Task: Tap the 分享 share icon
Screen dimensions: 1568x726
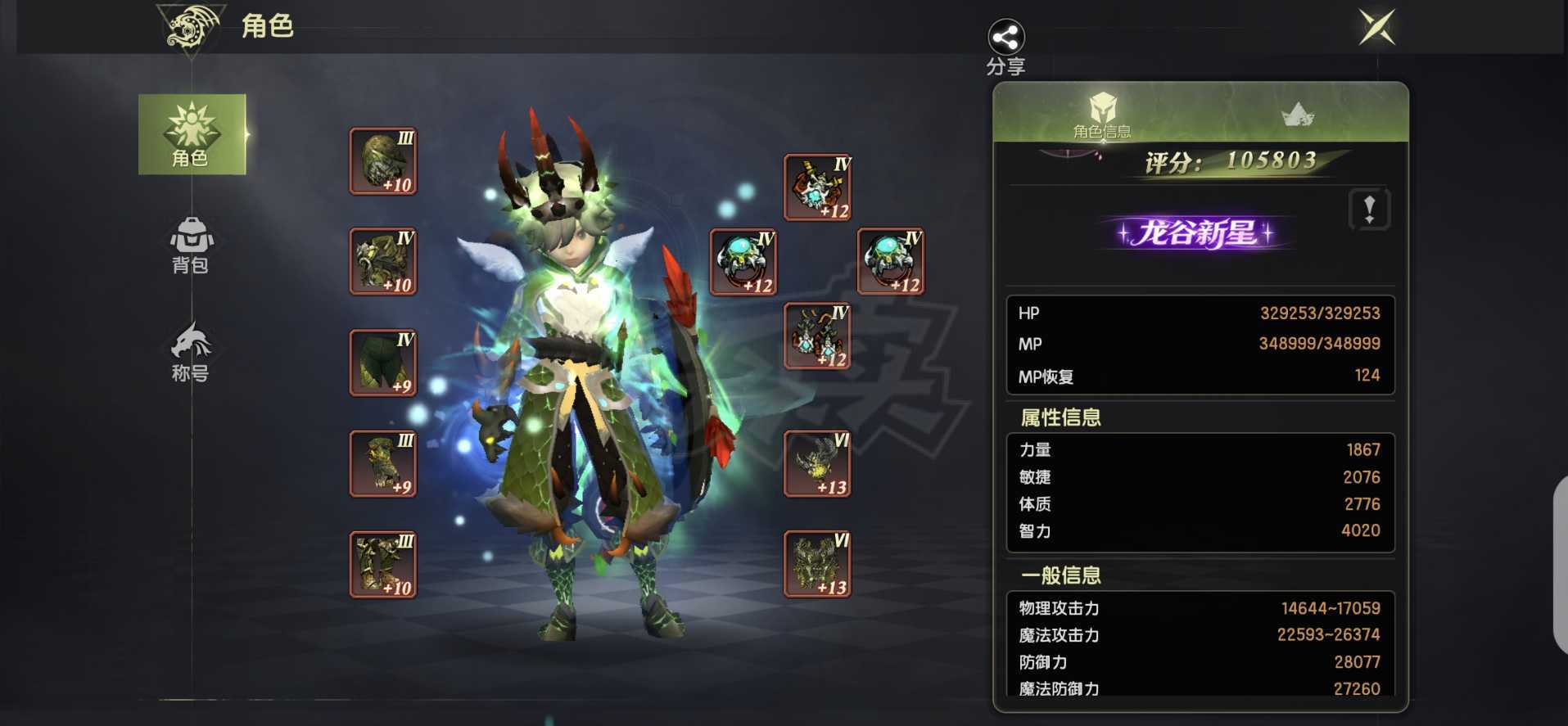Action: coord(1005,37)
